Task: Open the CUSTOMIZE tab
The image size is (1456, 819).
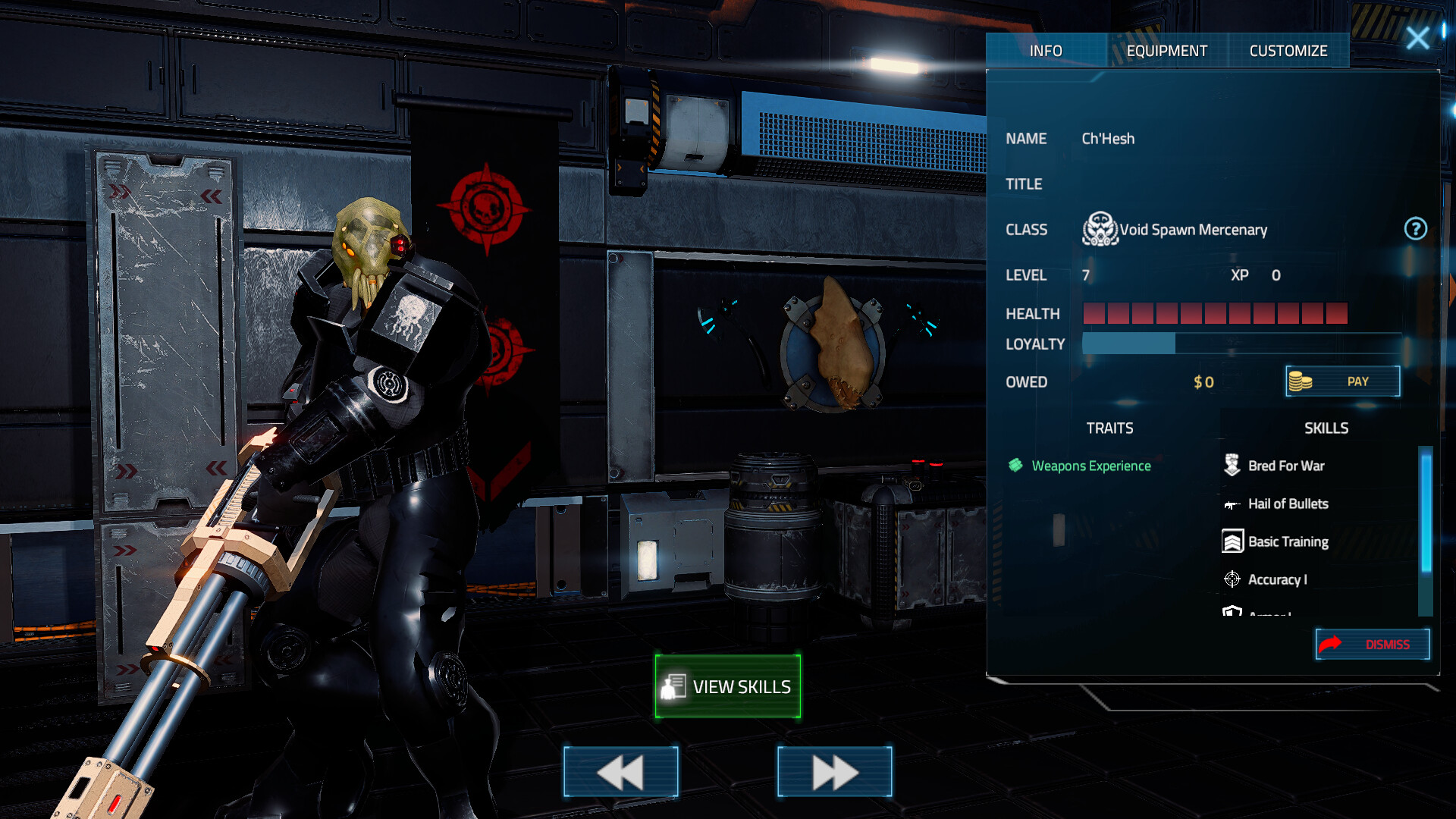Action: point(1288,50)
